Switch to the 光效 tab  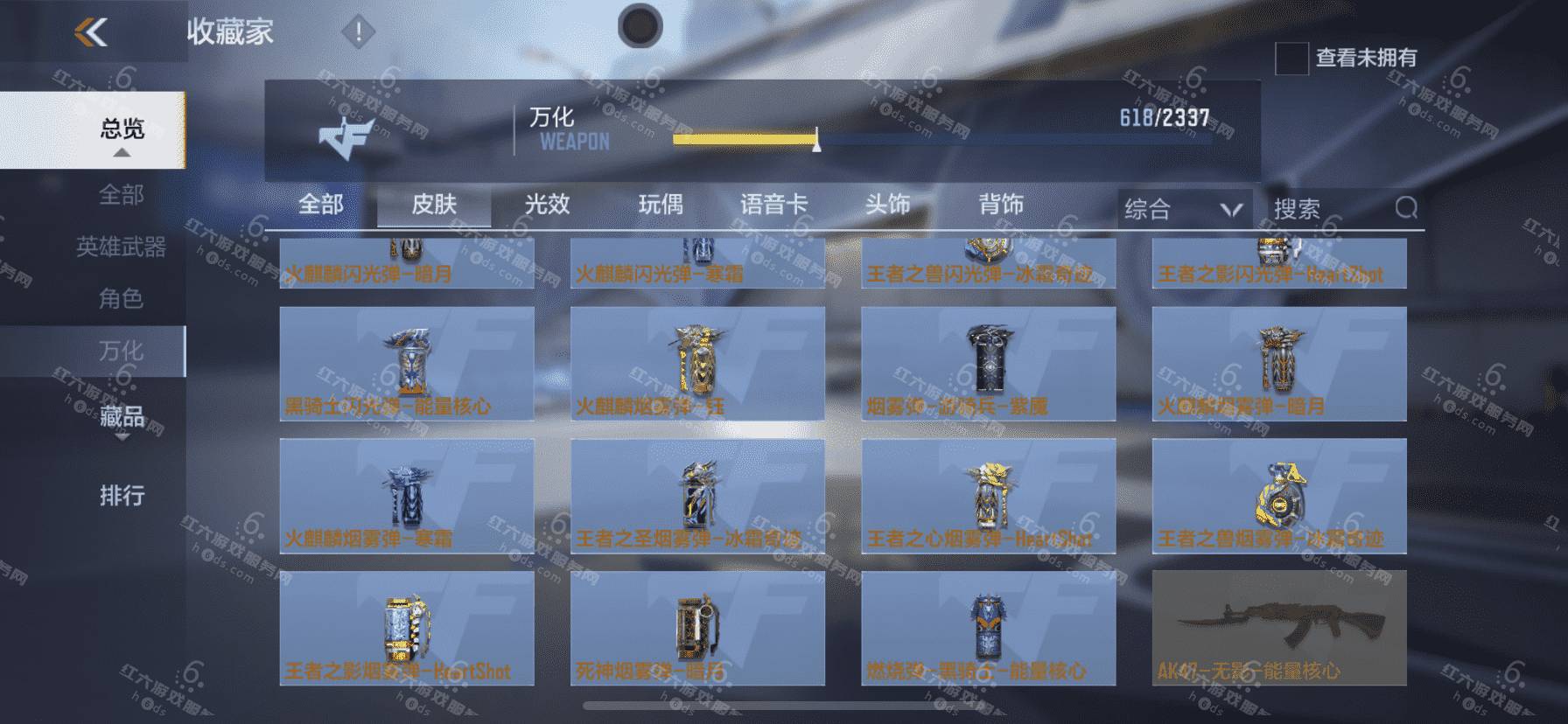pyautogui.click(x=548, y=205)
